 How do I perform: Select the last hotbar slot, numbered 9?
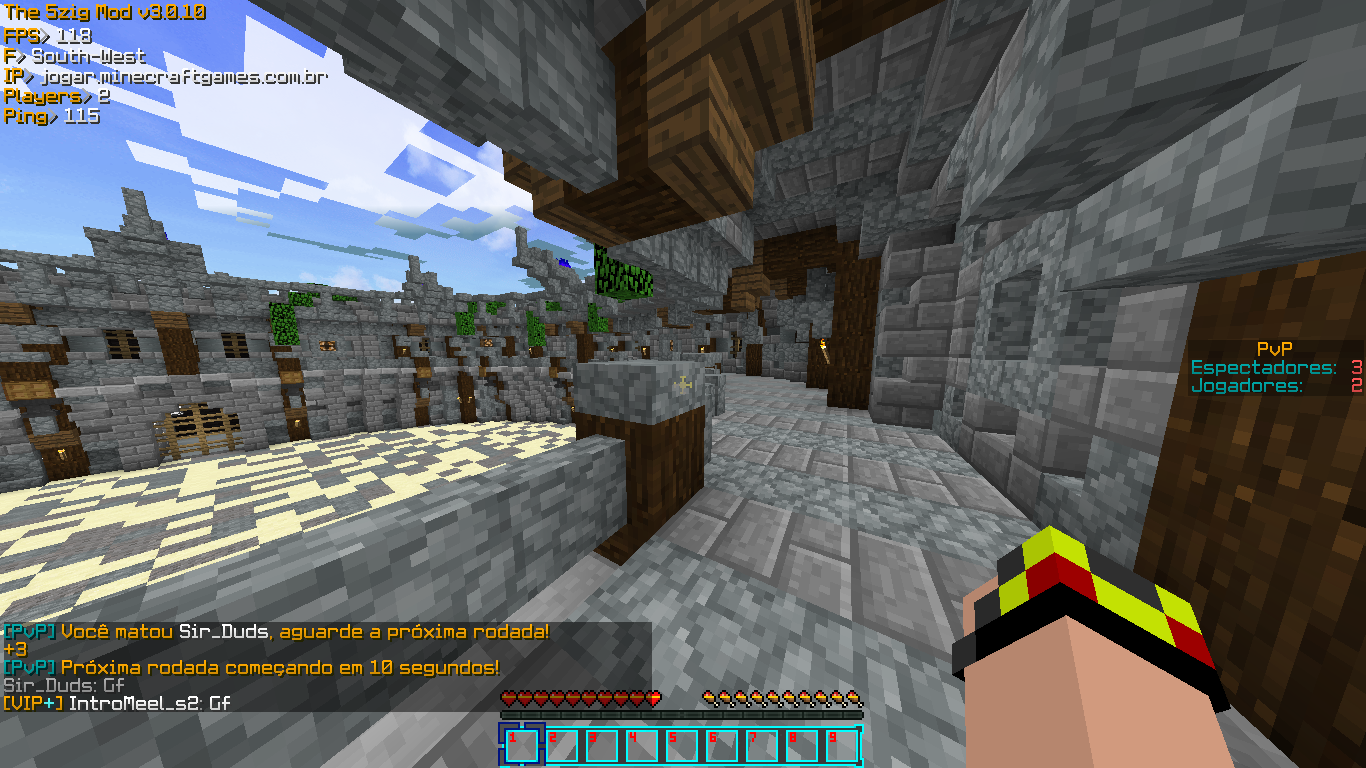[x=842, y=746]
